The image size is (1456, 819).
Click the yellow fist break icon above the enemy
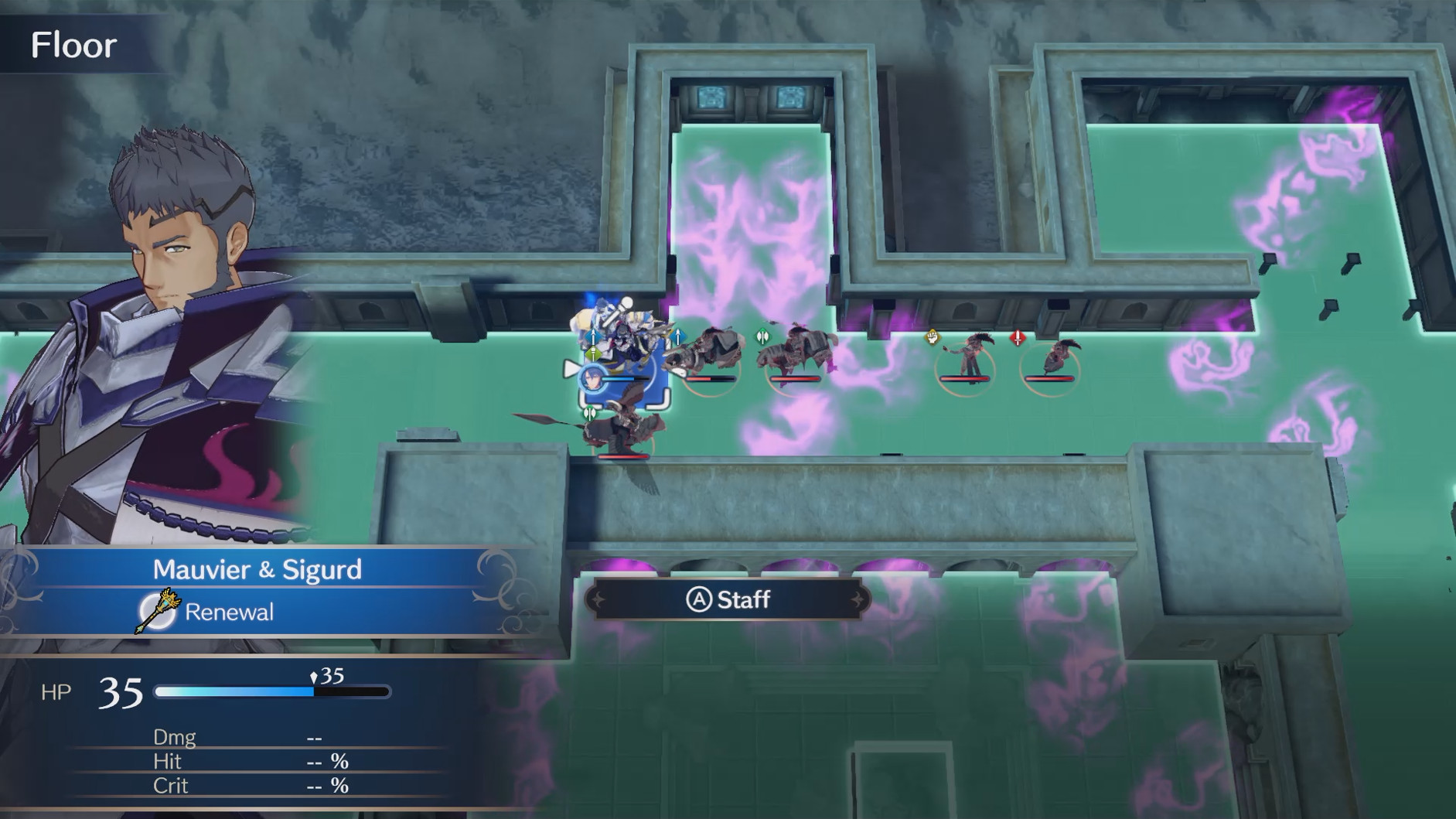coord(931,336)
